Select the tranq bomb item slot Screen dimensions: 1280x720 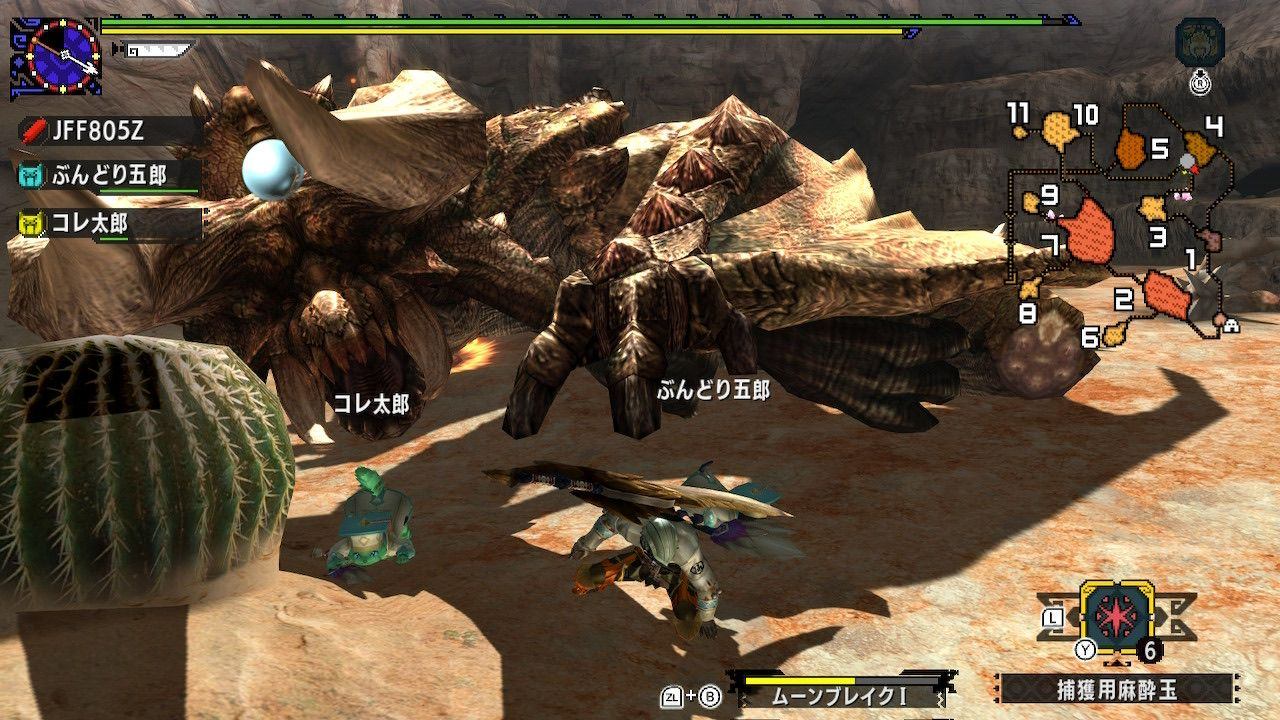coord(1117,616)
